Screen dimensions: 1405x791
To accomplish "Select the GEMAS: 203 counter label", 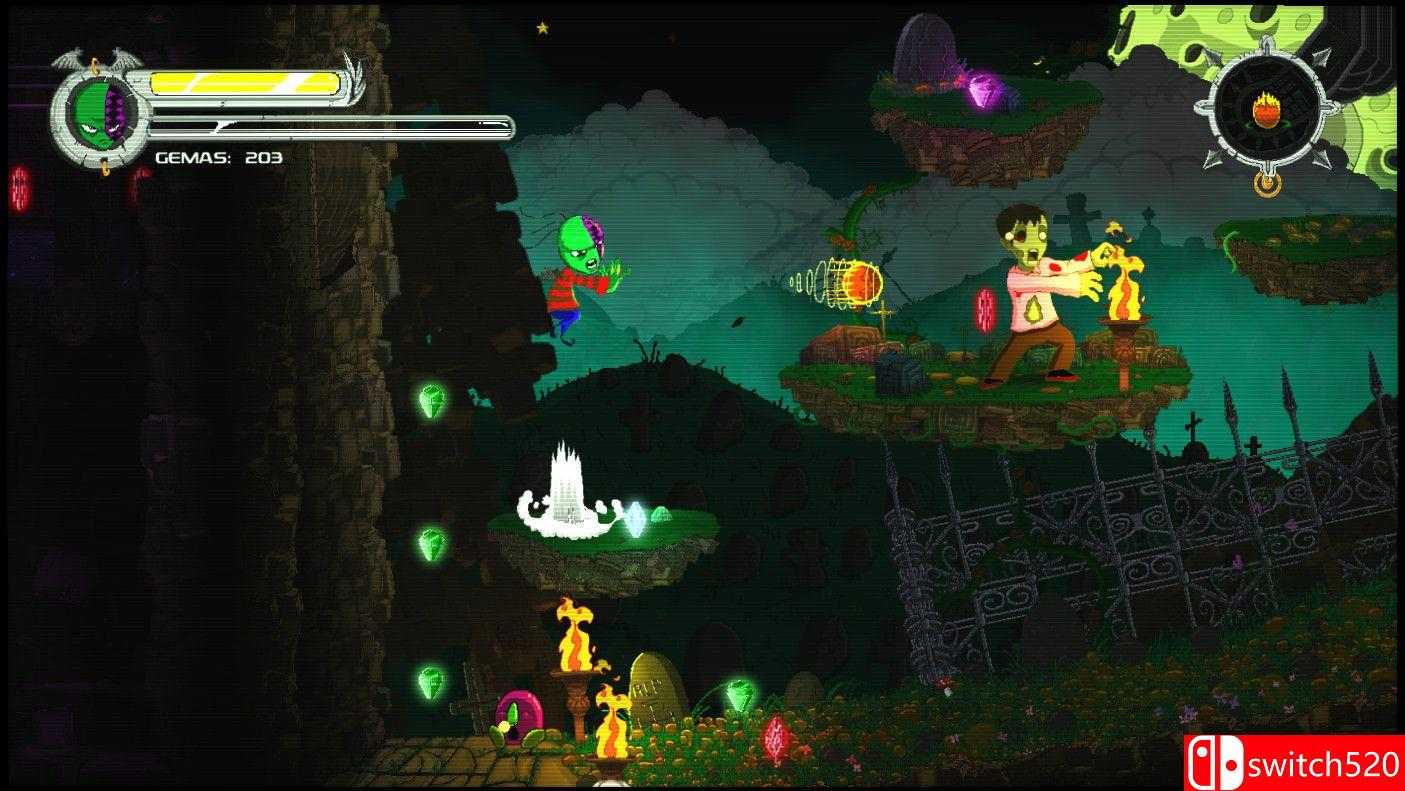I will tap(216, 157).
